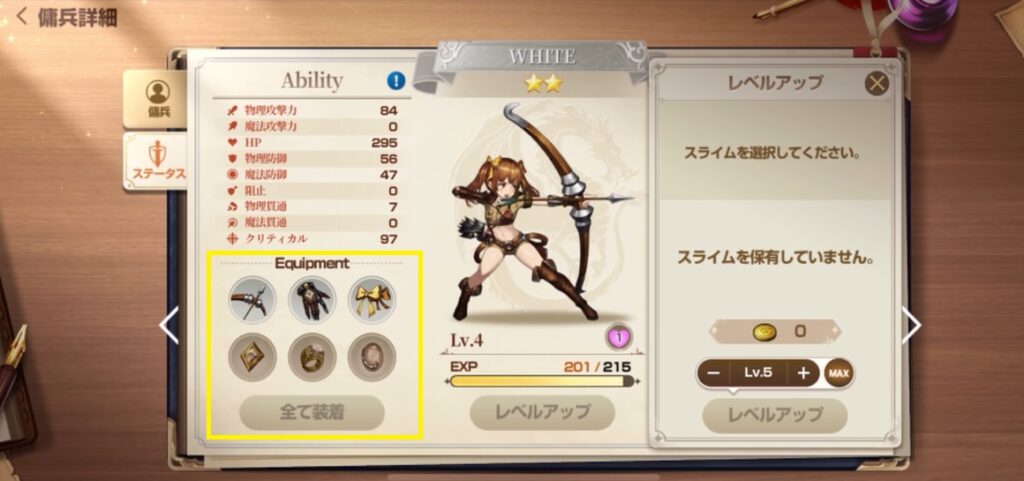Switch to the 傭兵 tab
The height and width of the screenshot is (481, 1024).
click(157, 97)
